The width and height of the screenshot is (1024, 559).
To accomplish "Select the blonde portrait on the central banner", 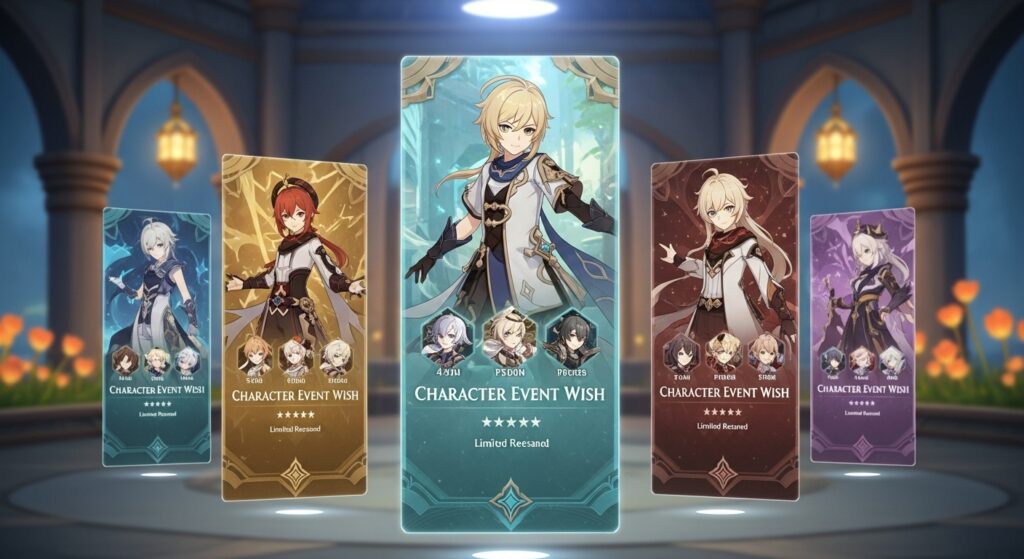I will click(x=508, y=337).
